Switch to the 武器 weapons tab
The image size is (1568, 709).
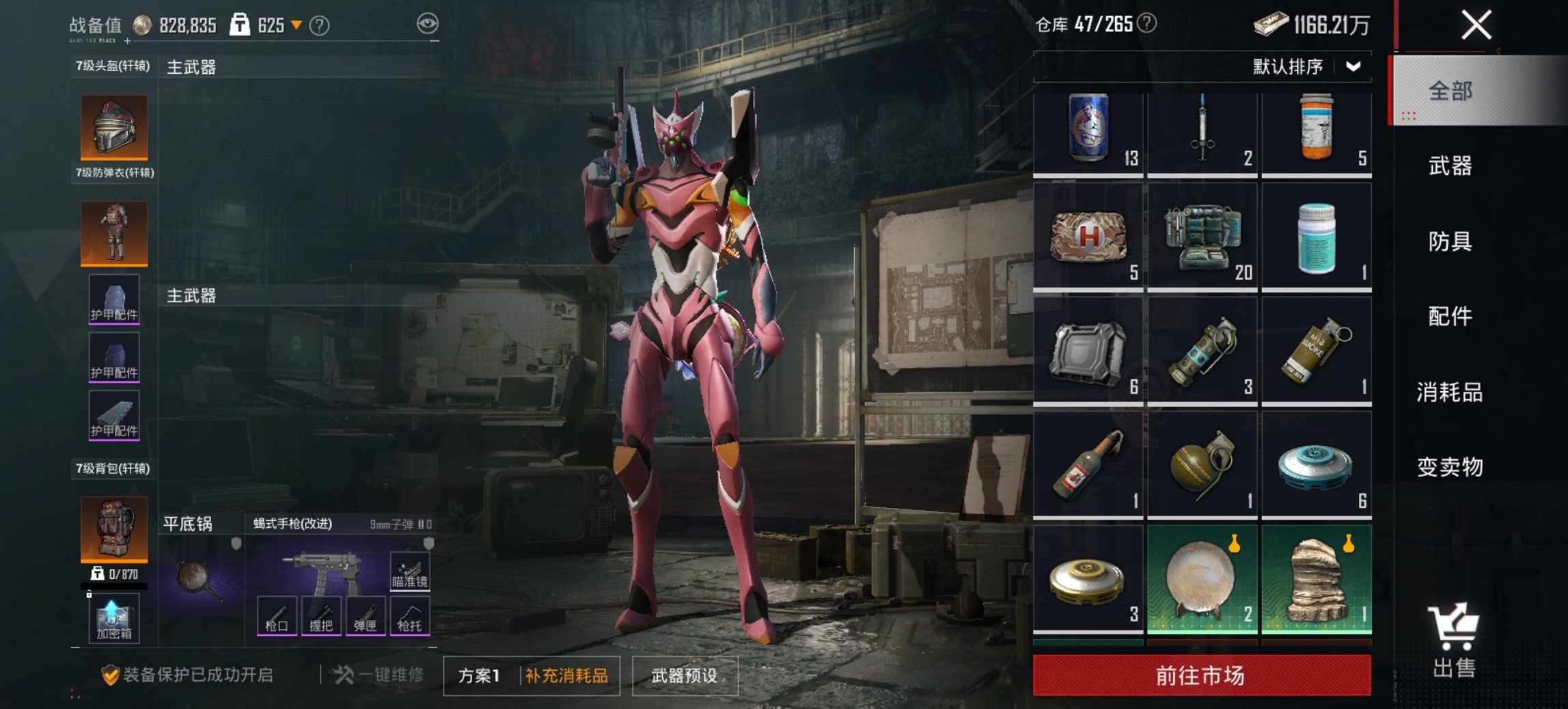[x=1450, y=166]
